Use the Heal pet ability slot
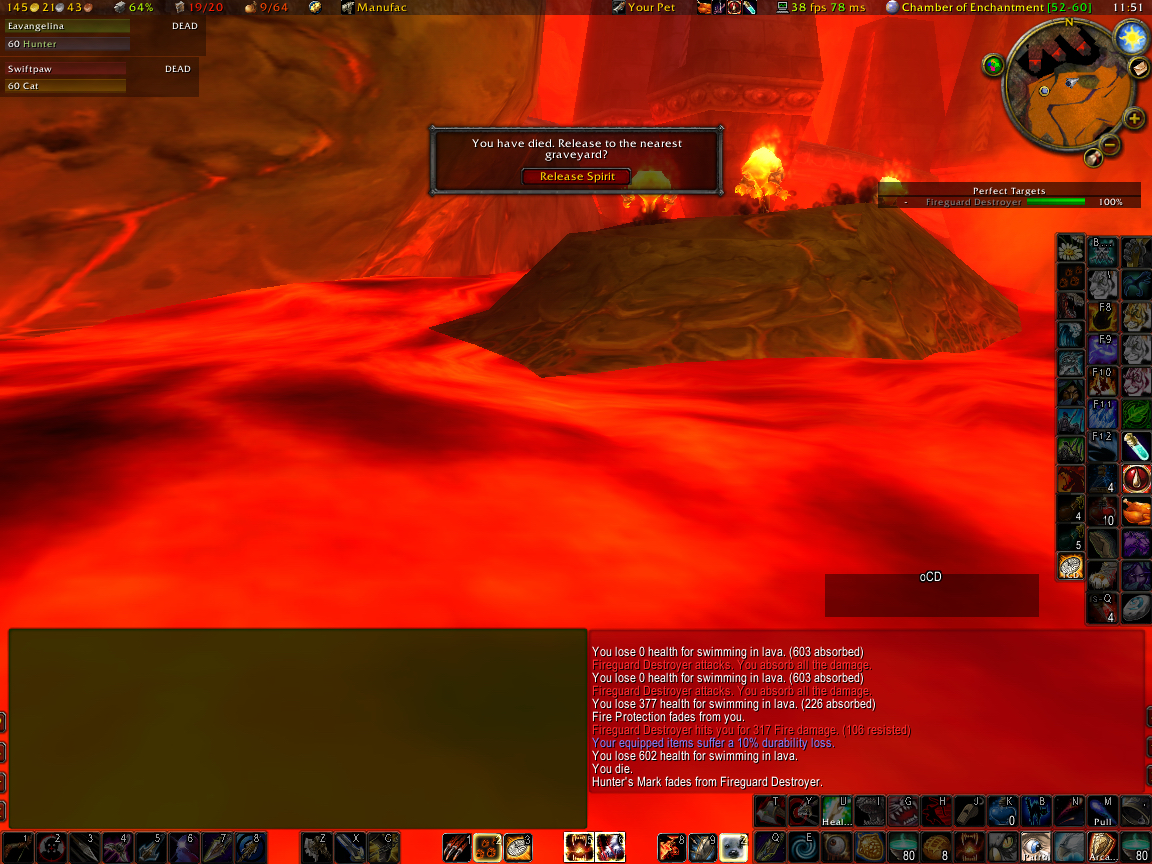Image resolution: width=1152 pixels, height=864 pixels. (837, 810)
